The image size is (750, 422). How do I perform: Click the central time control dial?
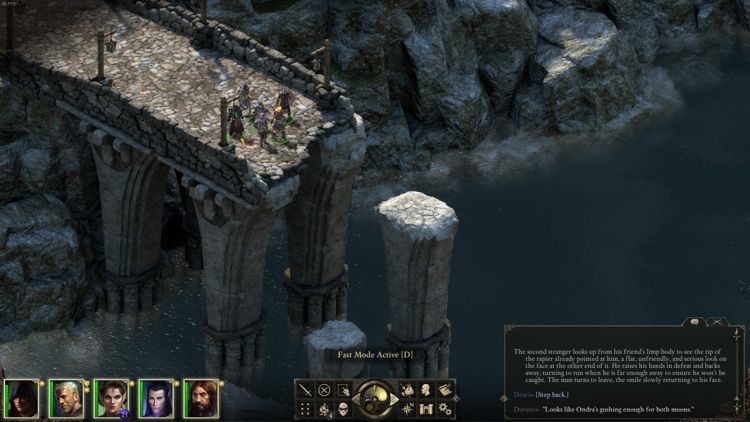[376, 398]
